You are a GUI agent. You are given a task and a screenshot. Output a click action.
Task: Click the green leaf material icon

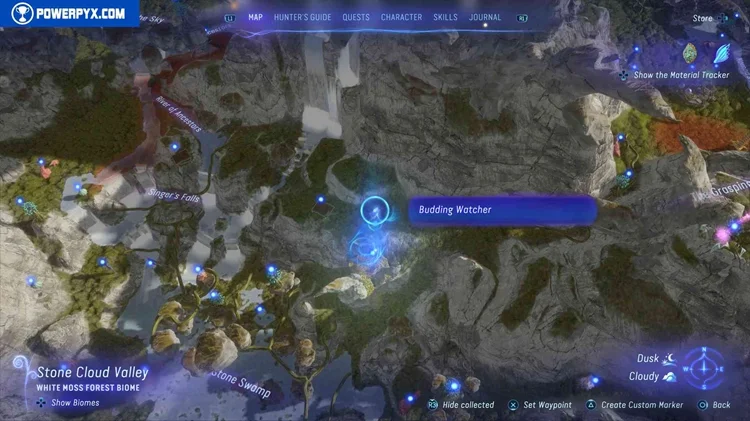(689, 52)
